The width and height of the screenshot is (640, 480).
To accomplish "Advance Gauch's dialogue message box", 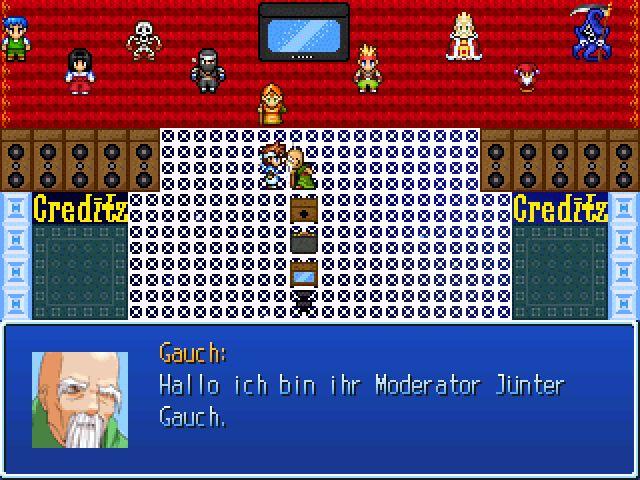I will coord(320,398).
